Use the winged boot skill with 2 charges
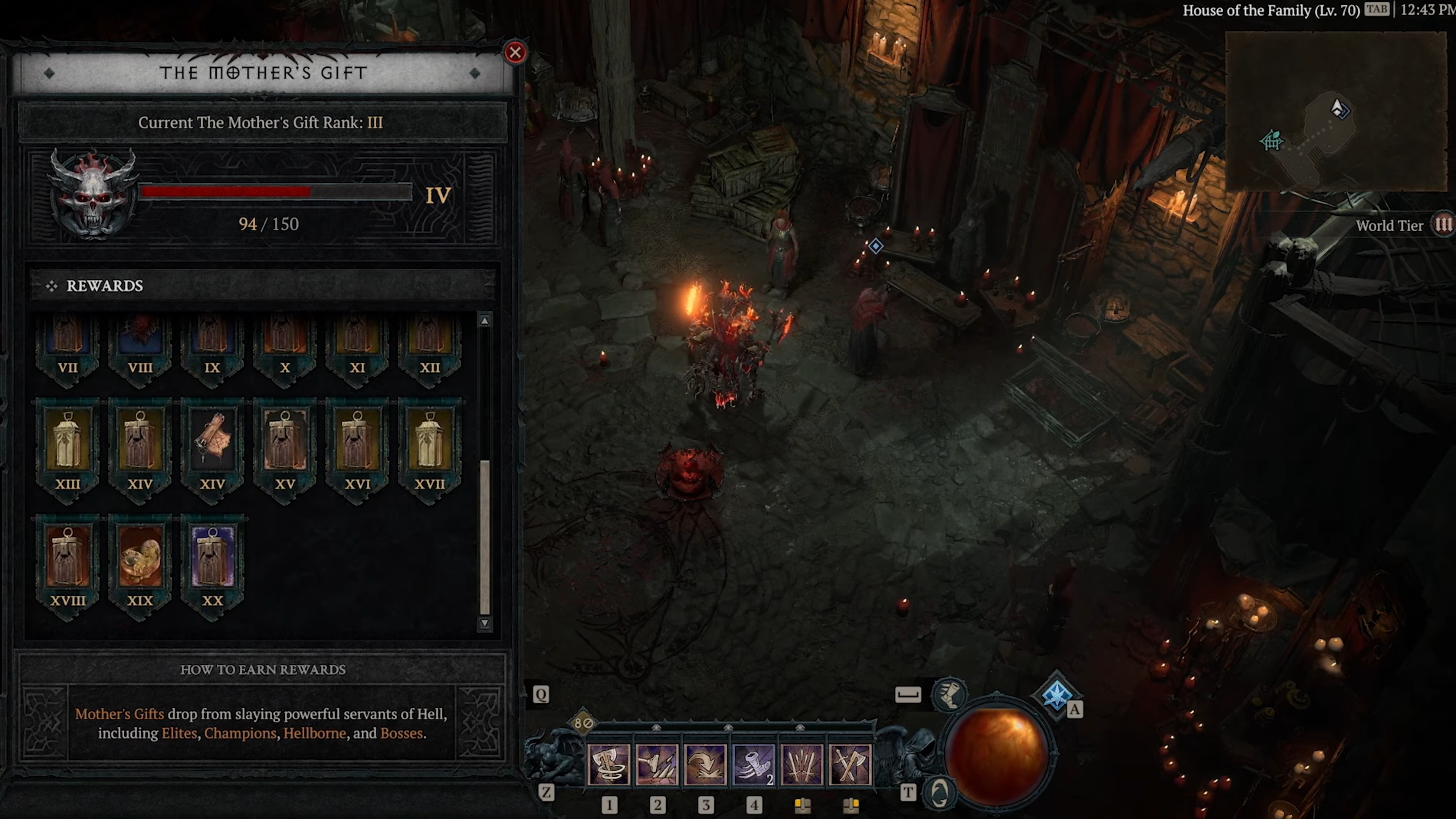Screen dimensions: 1456x819 (x=753, y=765)
